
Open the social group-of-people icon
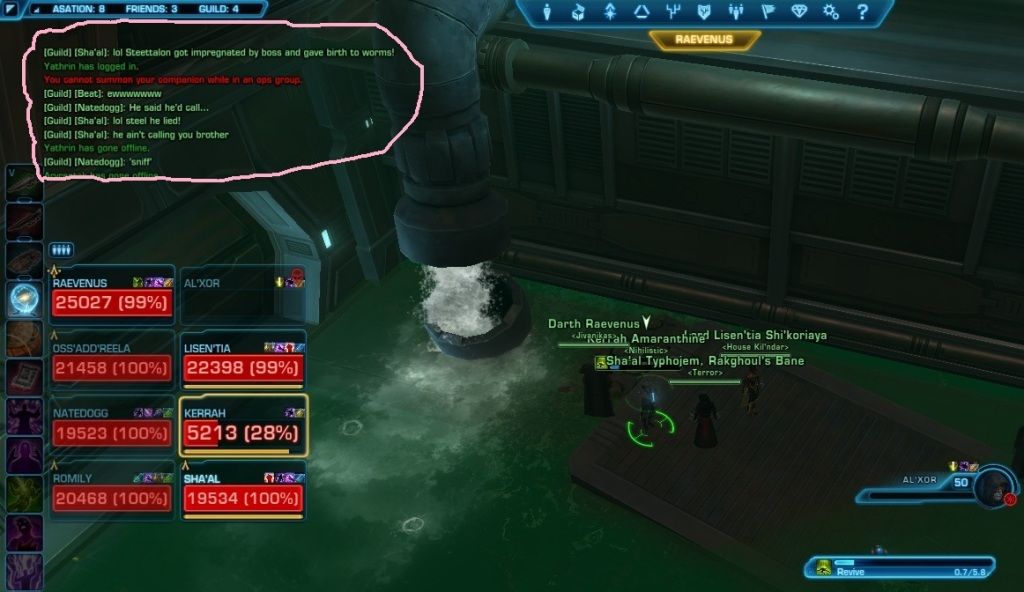[736, 13]
